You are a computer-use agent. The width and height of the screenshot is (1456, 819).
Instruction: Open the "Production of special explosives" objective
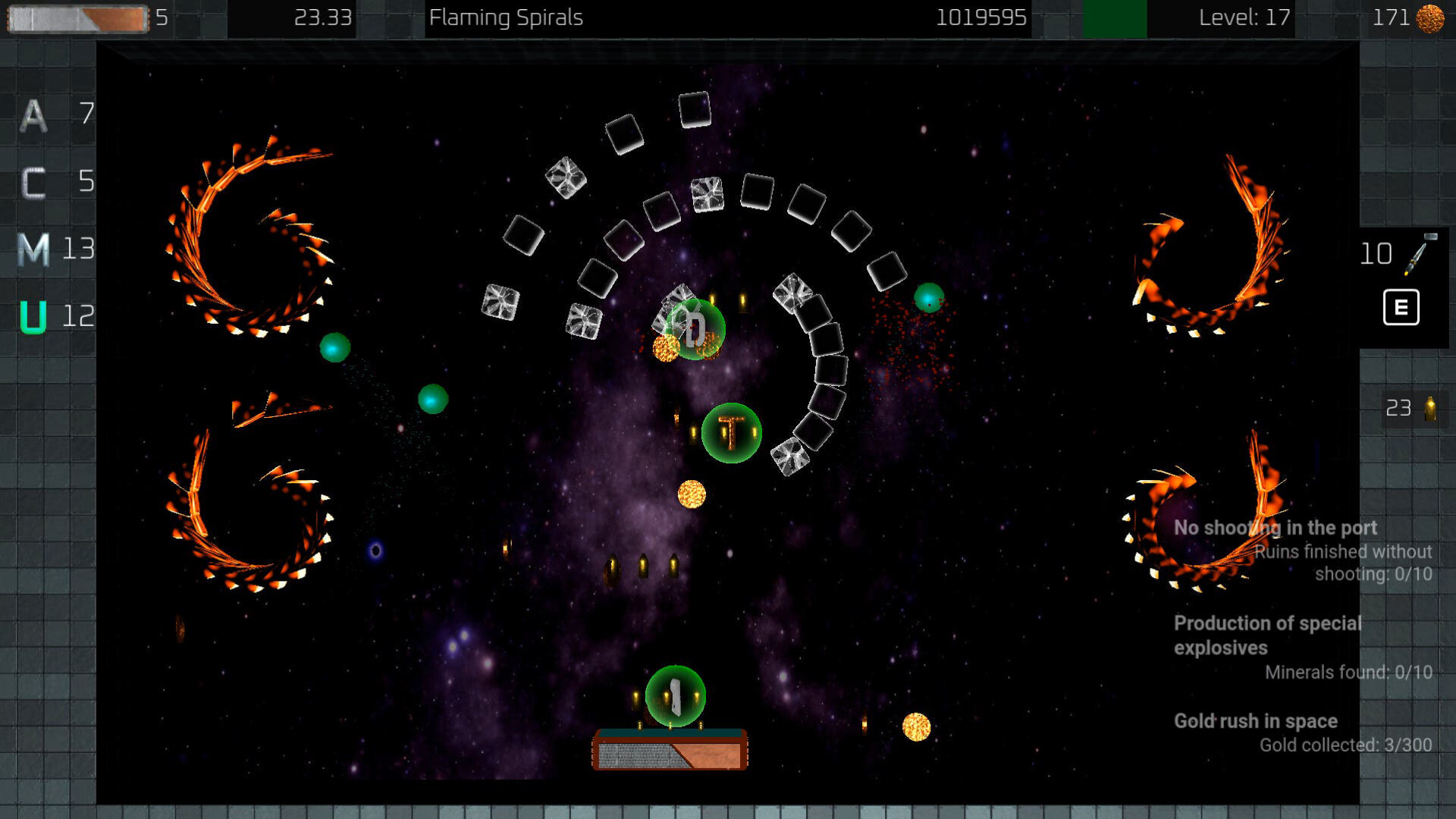[x=1267, y=635]
